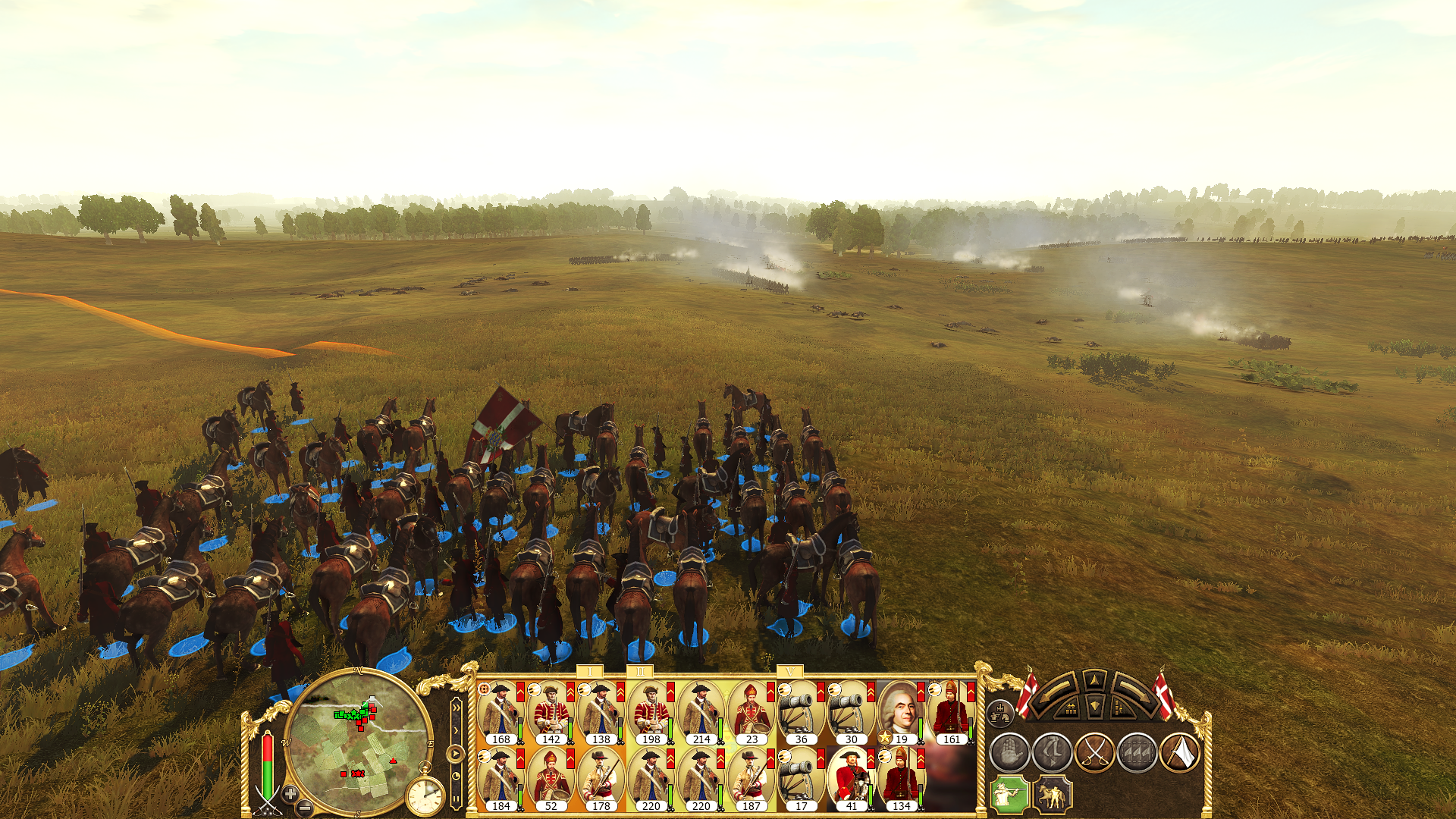Select group V tab
This screenshot has height=819, width=1456.
coord(790,672)
